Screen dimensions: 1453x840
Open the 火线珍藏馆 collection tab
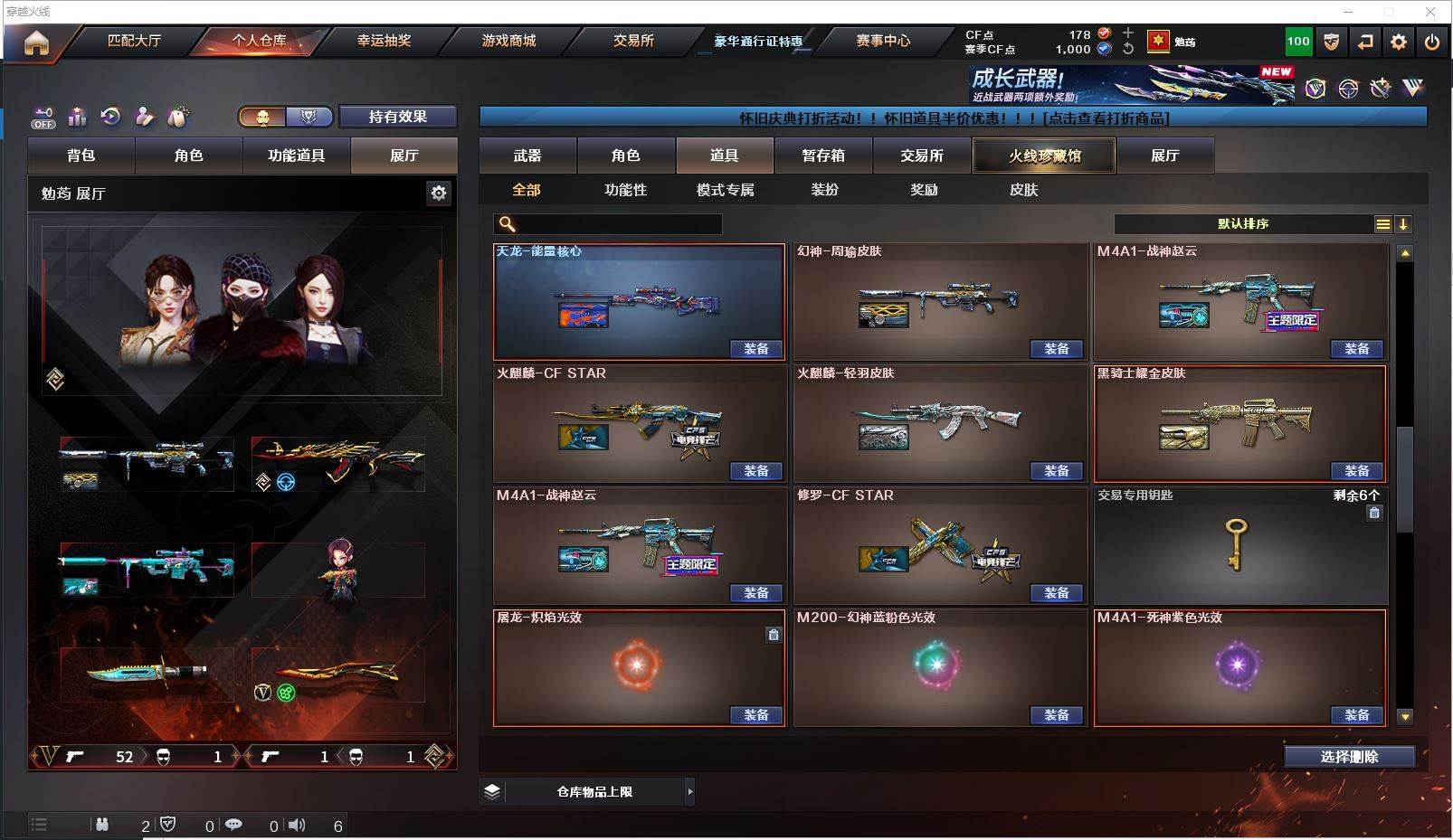[x=1044, y=156]
